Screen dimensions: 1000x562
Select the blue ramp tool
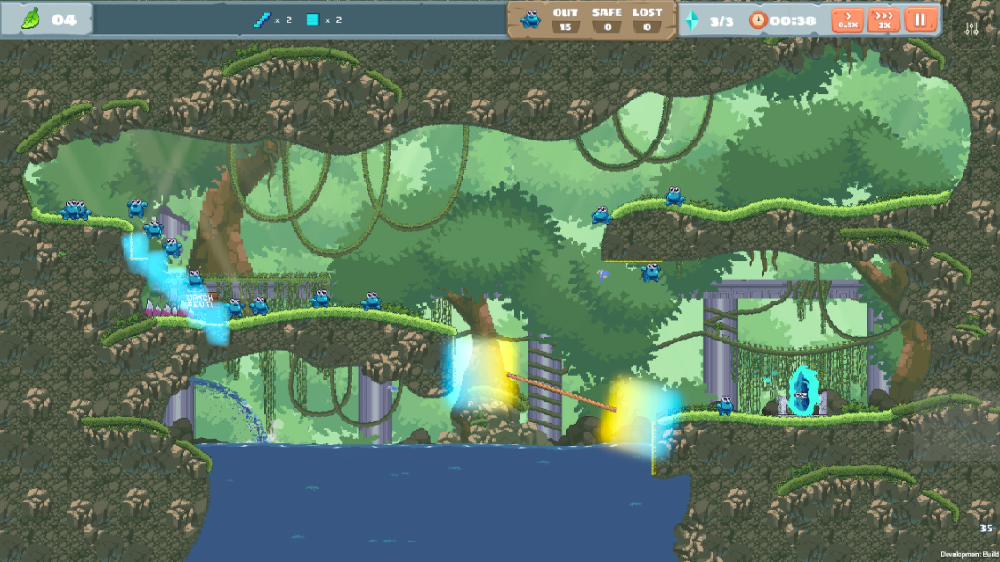pos(262,19)
